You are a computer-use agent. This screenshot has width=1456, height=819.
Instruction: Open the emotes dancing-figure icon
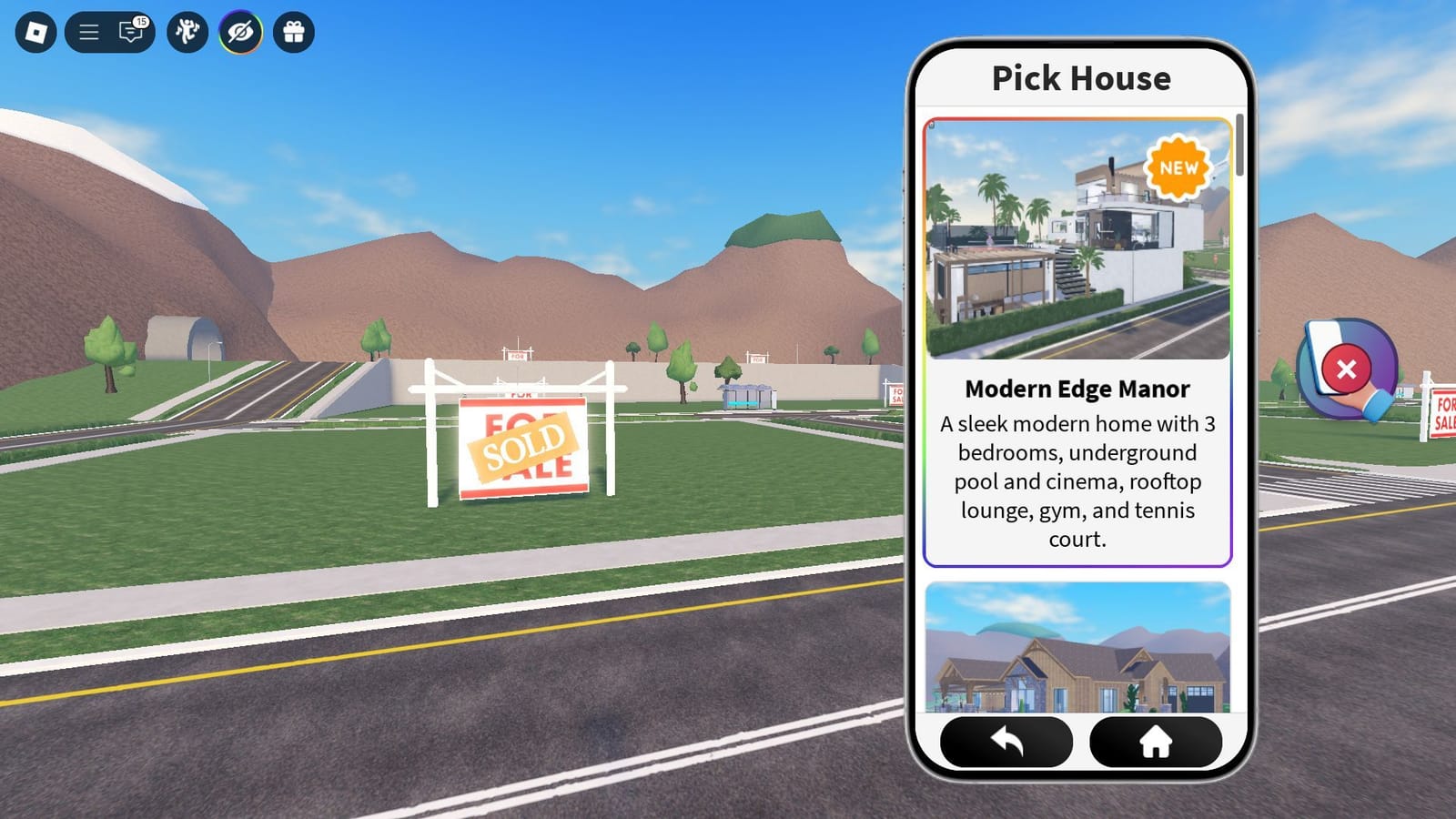(x=187, y=33)
